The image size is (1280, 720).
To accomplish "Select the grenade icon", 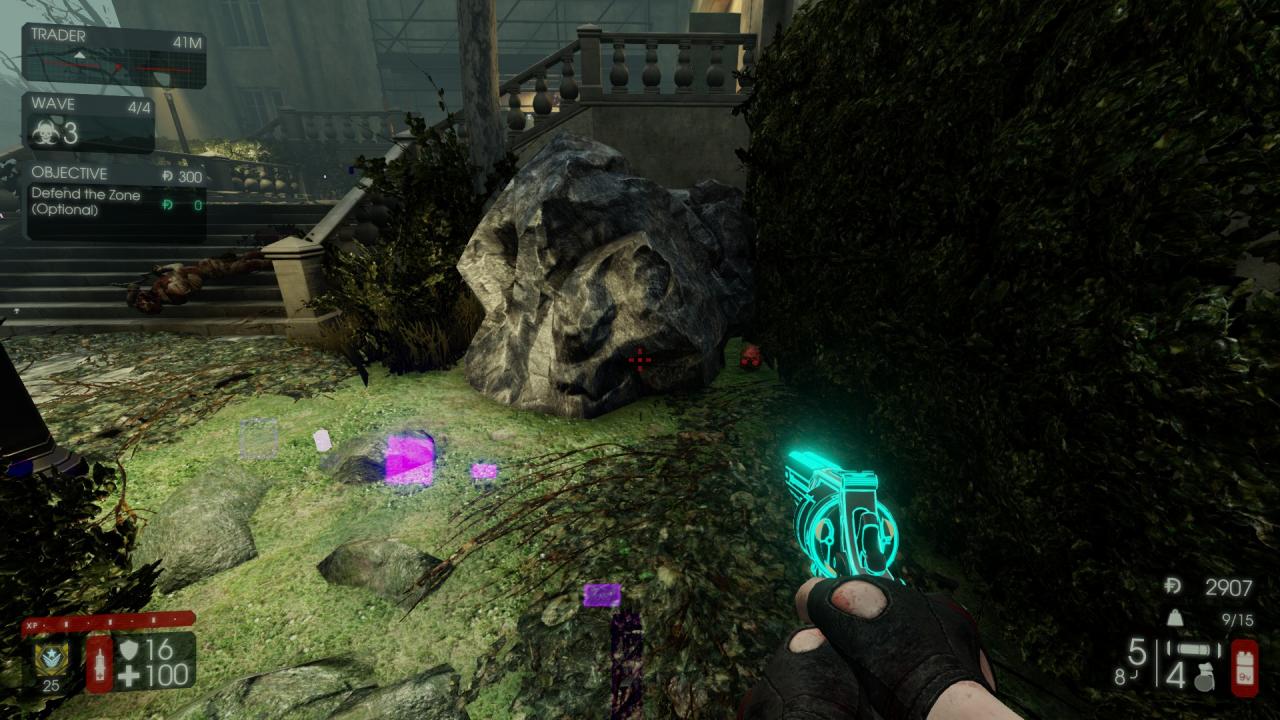I will [x=1205, y=677].
